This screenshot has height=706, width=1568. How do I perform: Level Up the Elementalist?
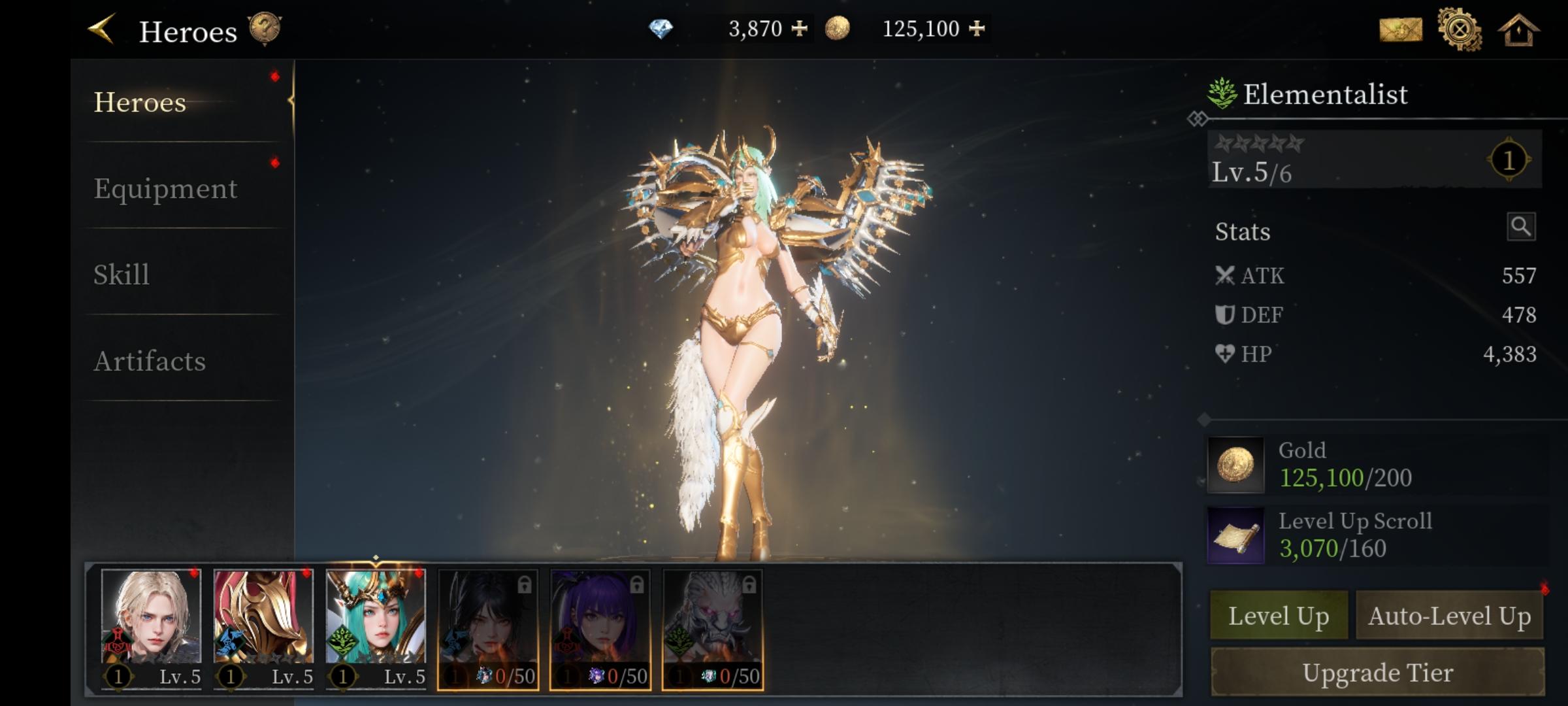(1279, 616)
